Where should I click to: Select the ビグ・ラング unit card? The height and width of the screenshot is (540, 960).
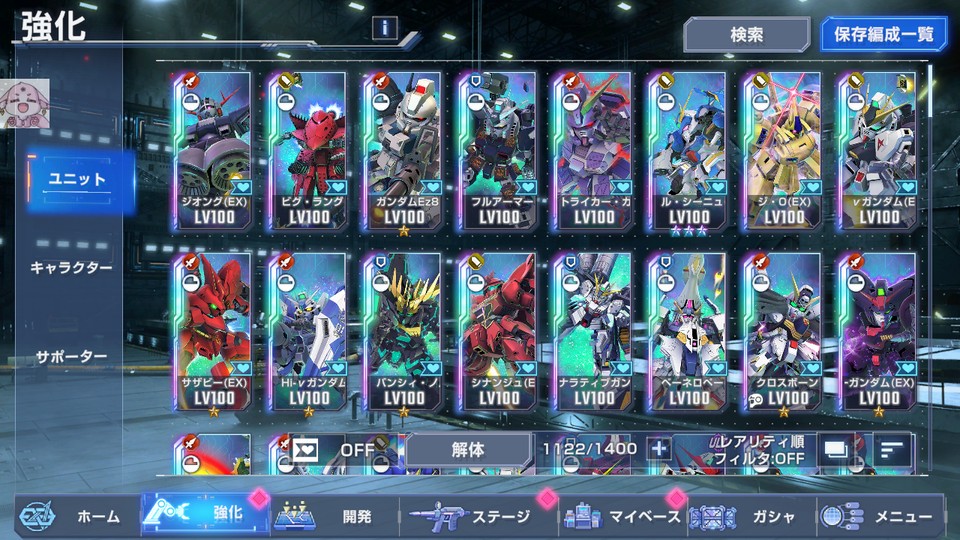[x=307, y=150]
